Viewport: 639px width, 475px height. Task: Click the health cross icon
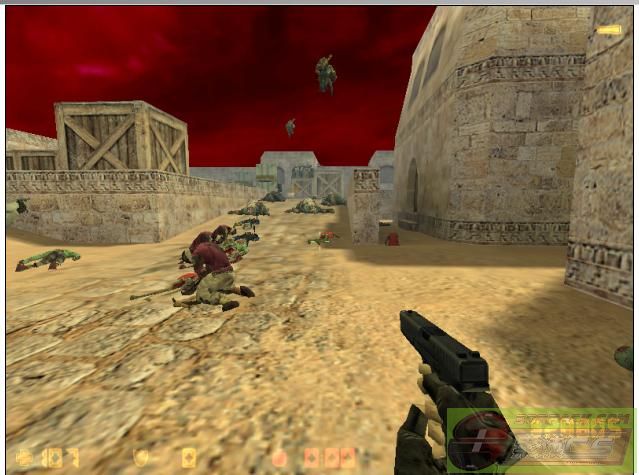click(24, 457)
